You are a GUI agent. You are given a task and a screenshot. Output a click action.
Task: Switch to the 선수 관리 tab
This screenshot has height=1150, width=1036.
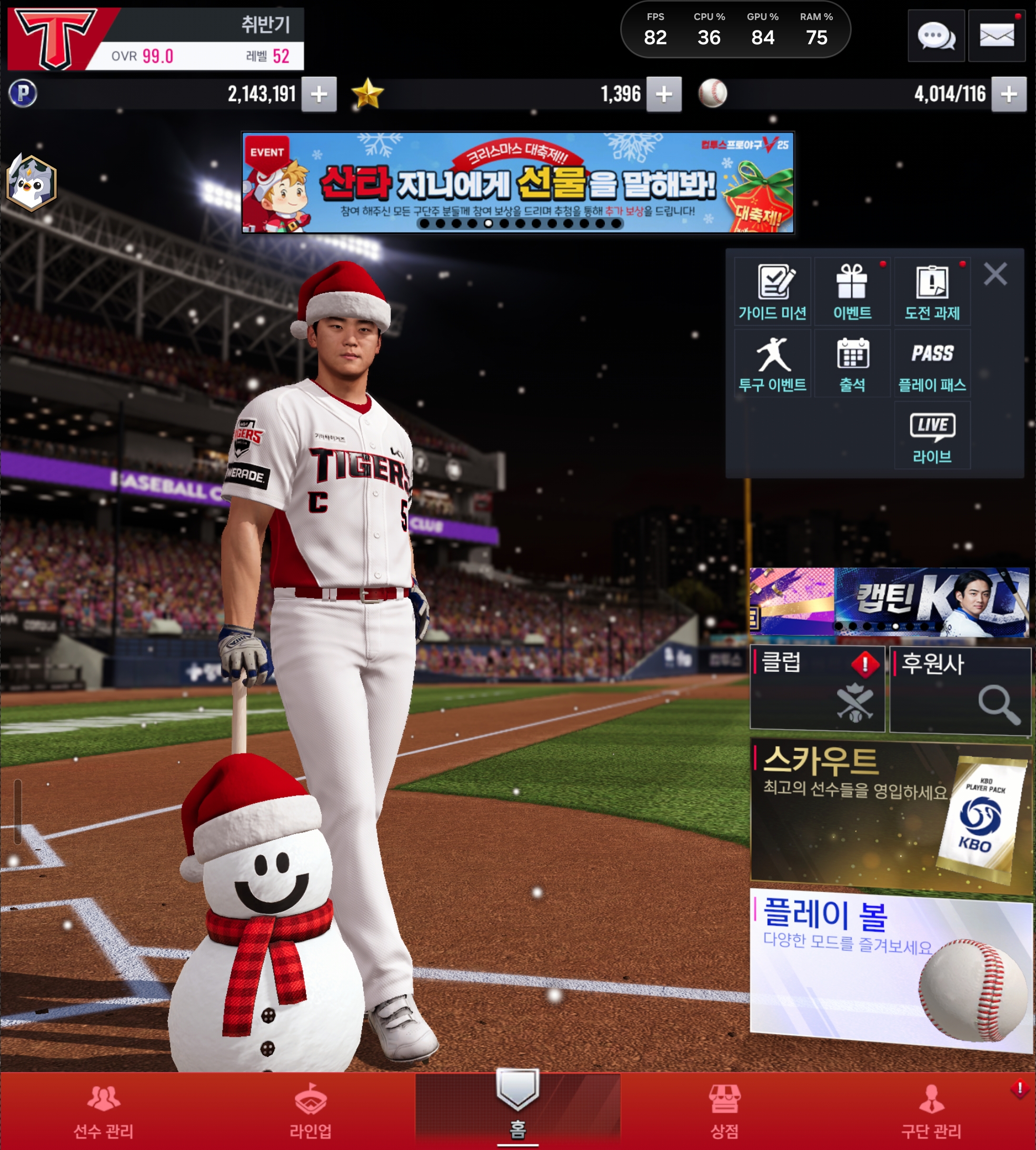click(104, 1111)
